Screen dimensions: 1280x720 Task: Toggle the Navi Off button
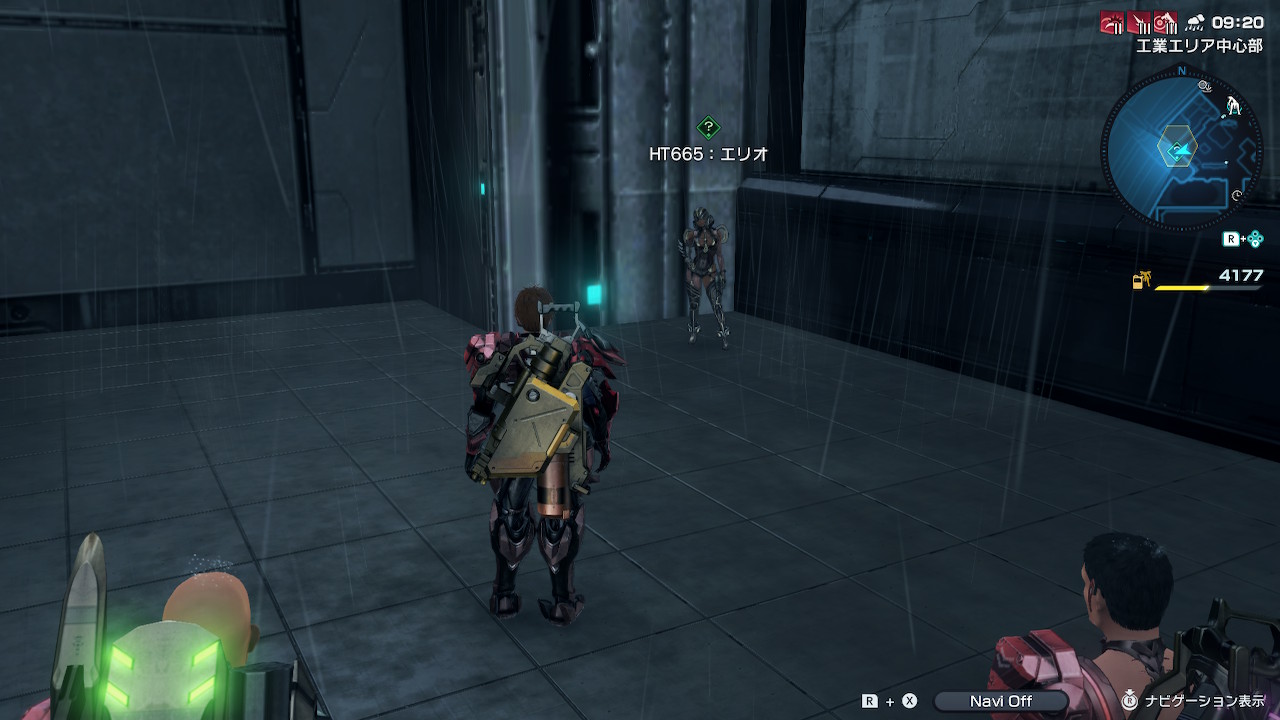point(1000,701)
